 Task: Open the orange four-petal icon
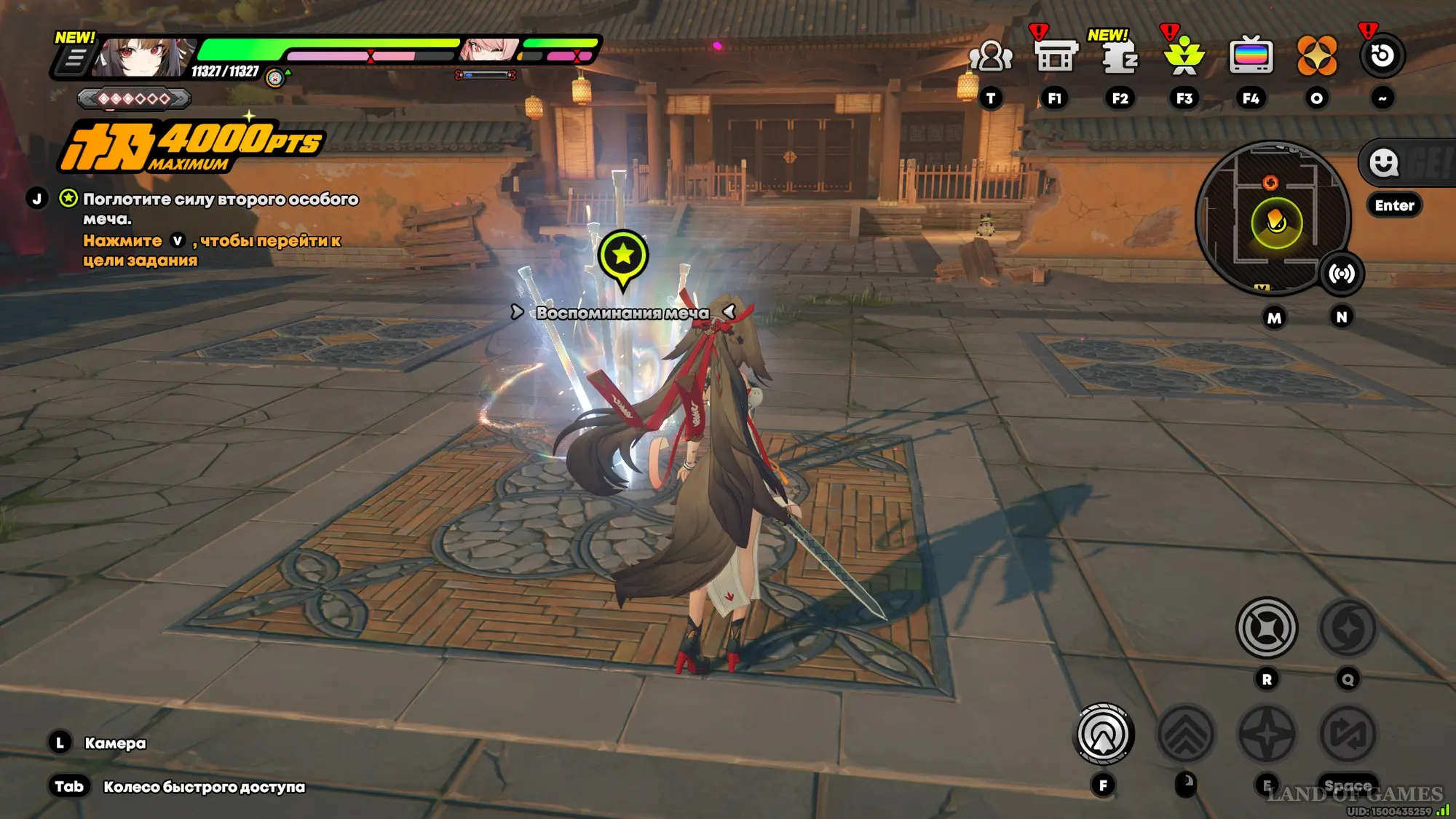click(x=1316, y=56)
